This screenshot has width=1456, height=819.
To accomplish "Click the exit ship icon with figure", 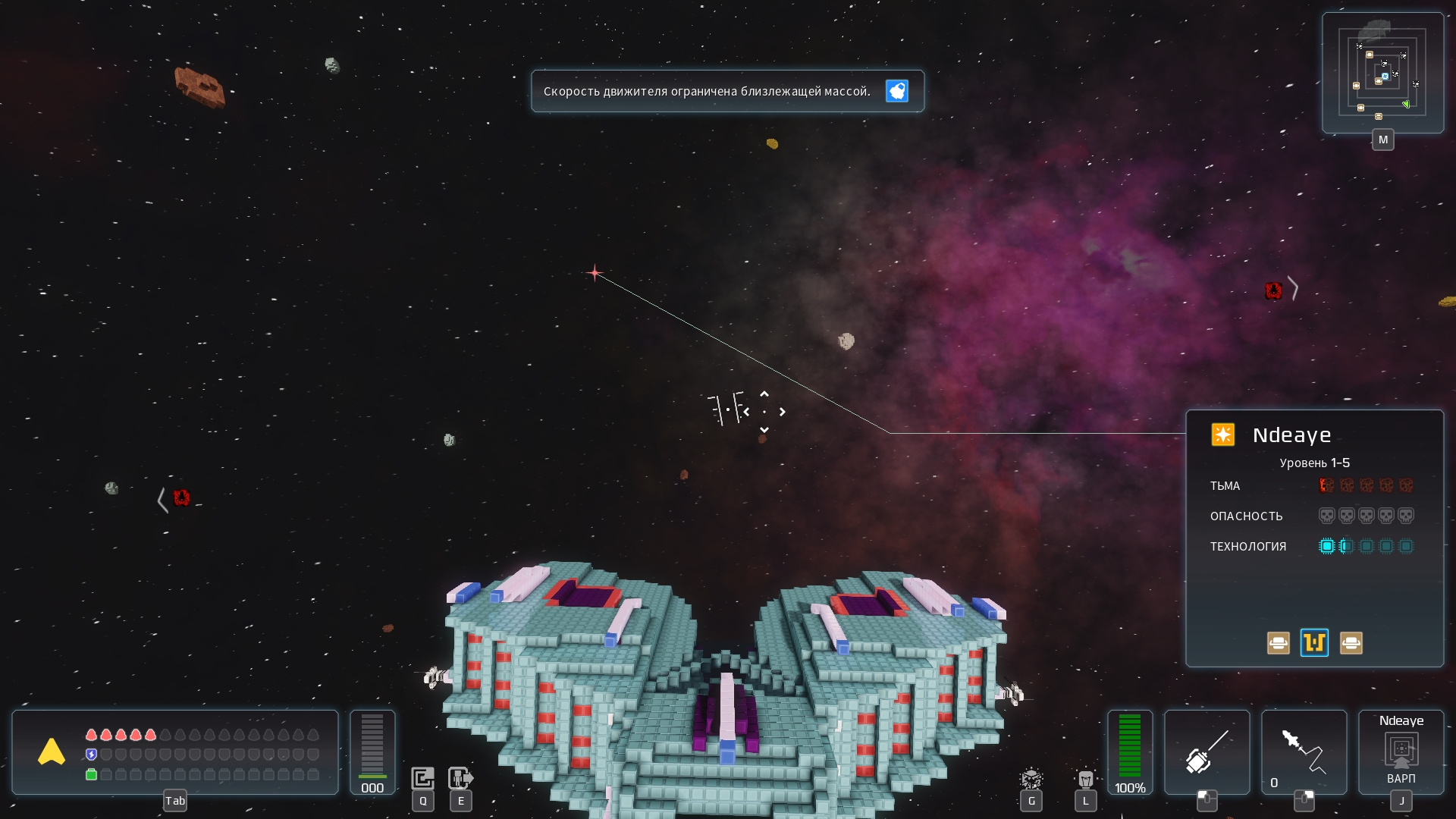I will [x=460, y=778].
